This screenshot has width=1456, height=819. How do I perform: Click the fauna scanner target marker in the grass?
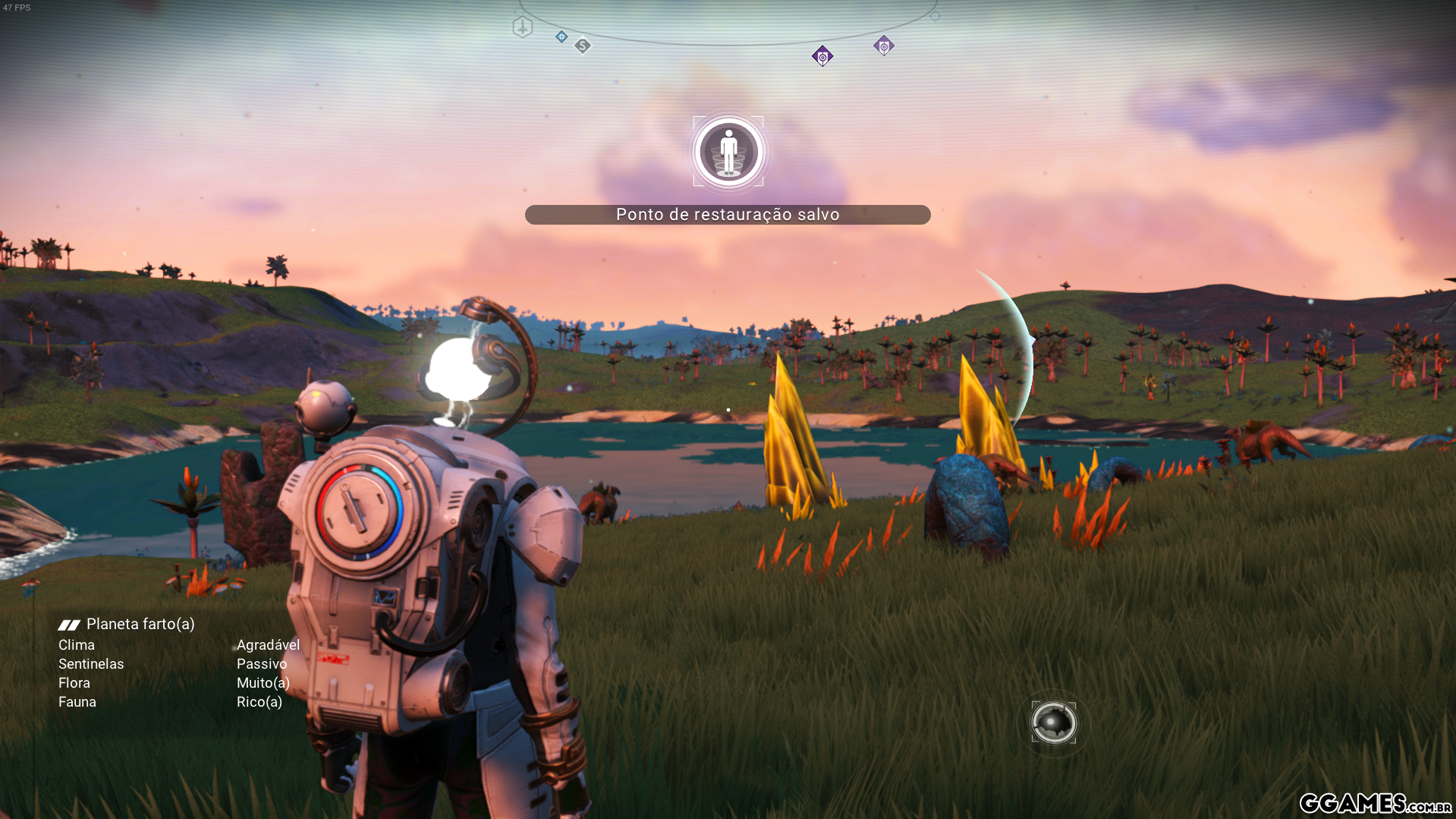pos(1052,723)
